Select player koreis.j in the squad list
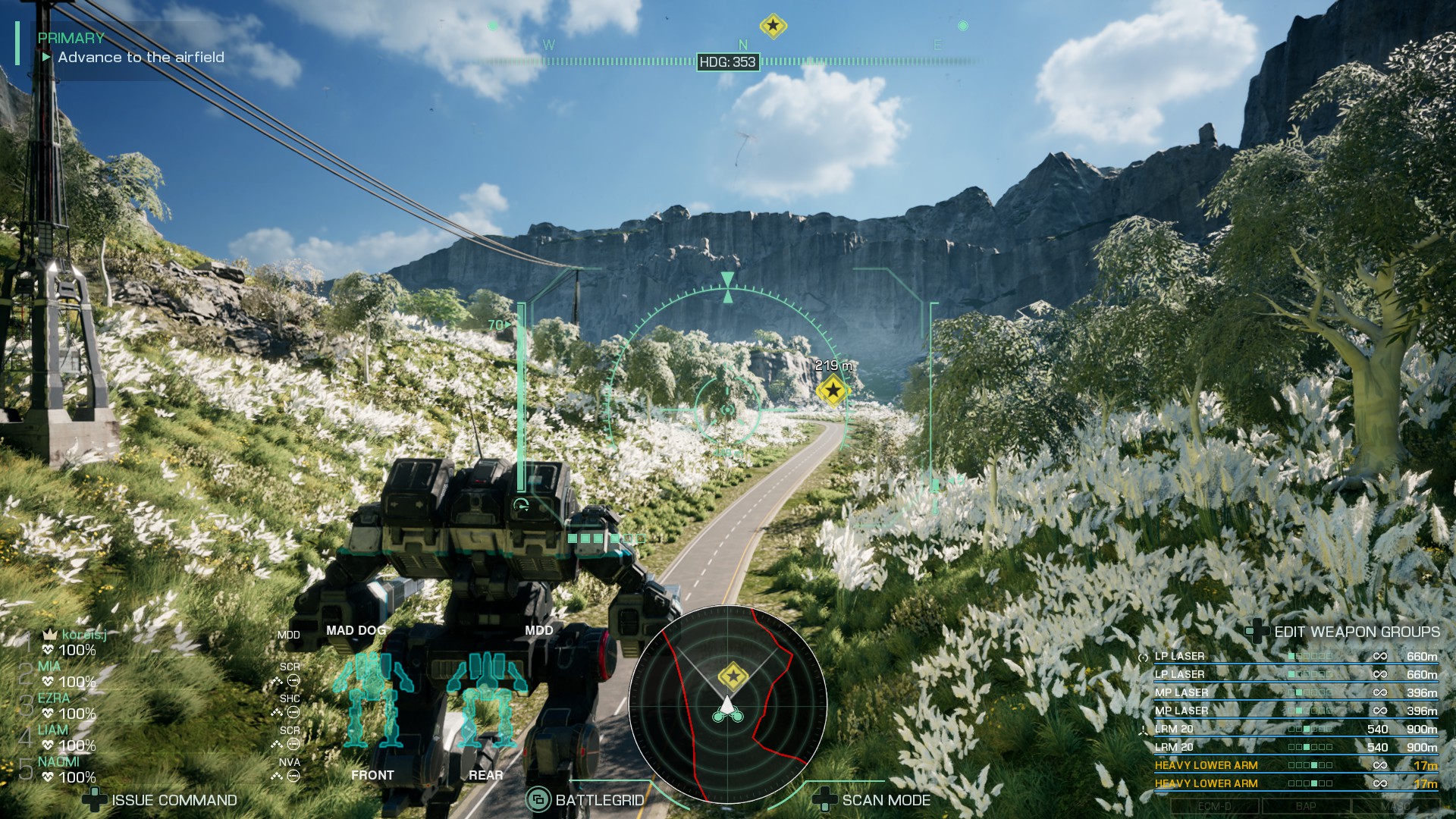Screen dimensions: 1456x819 [83, 635]
